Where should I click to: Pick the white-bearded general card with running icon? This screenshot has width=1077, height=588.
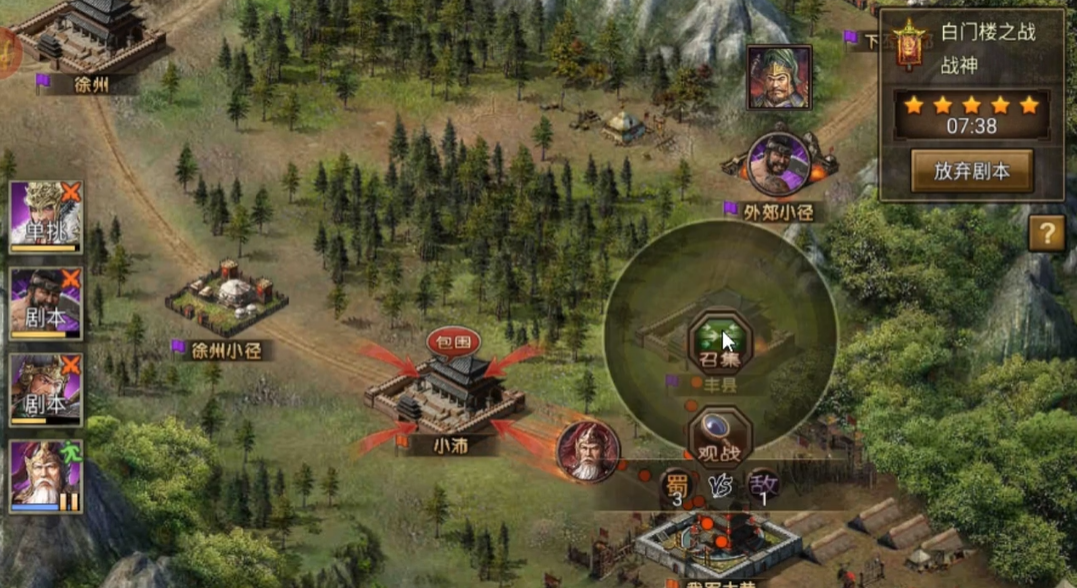pos(46,477)
